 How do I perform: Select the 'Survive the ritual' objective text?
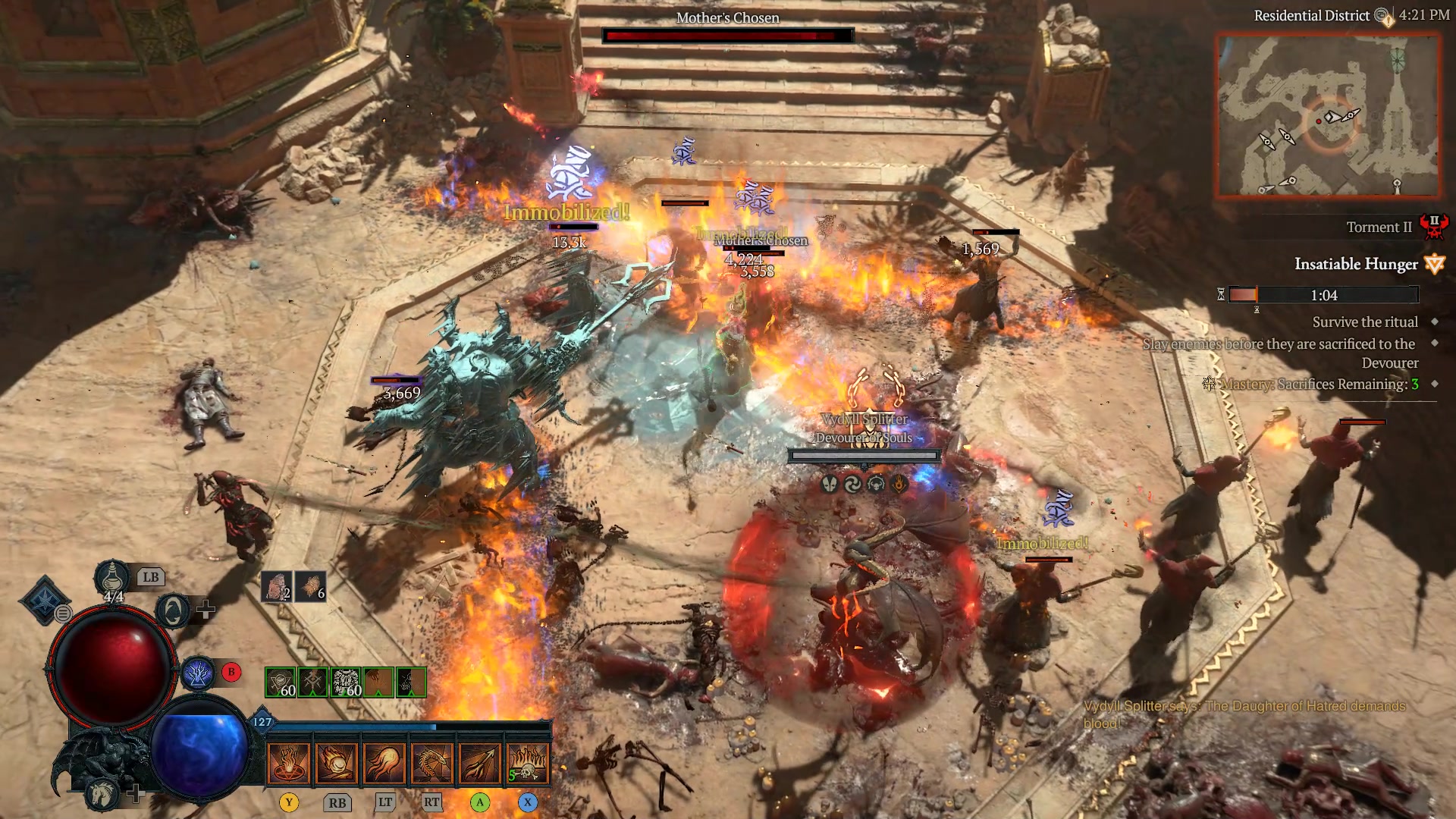coord(1364,322)
